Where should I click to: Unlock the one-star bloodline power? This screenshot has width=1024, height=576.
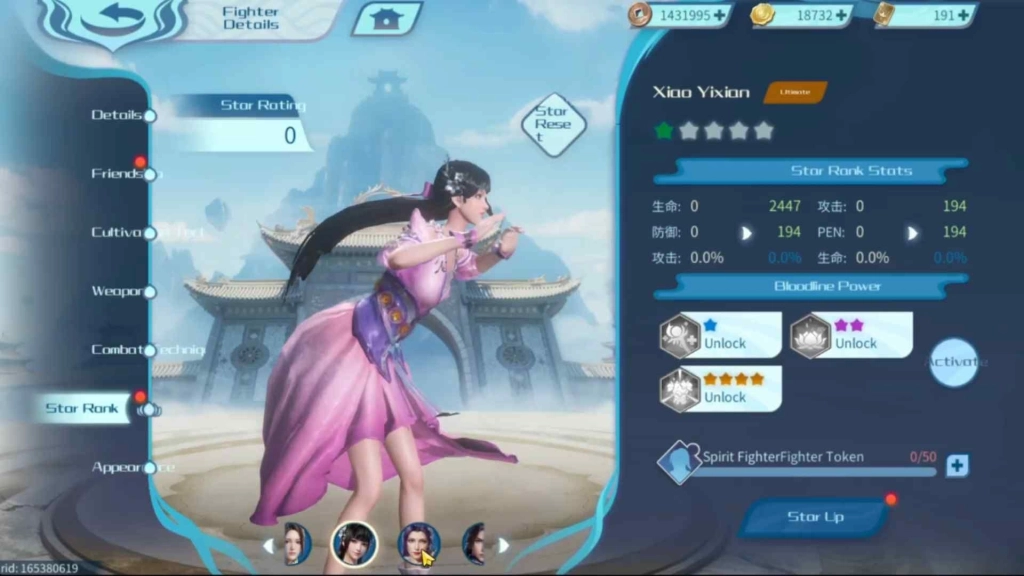click(722, 335)
